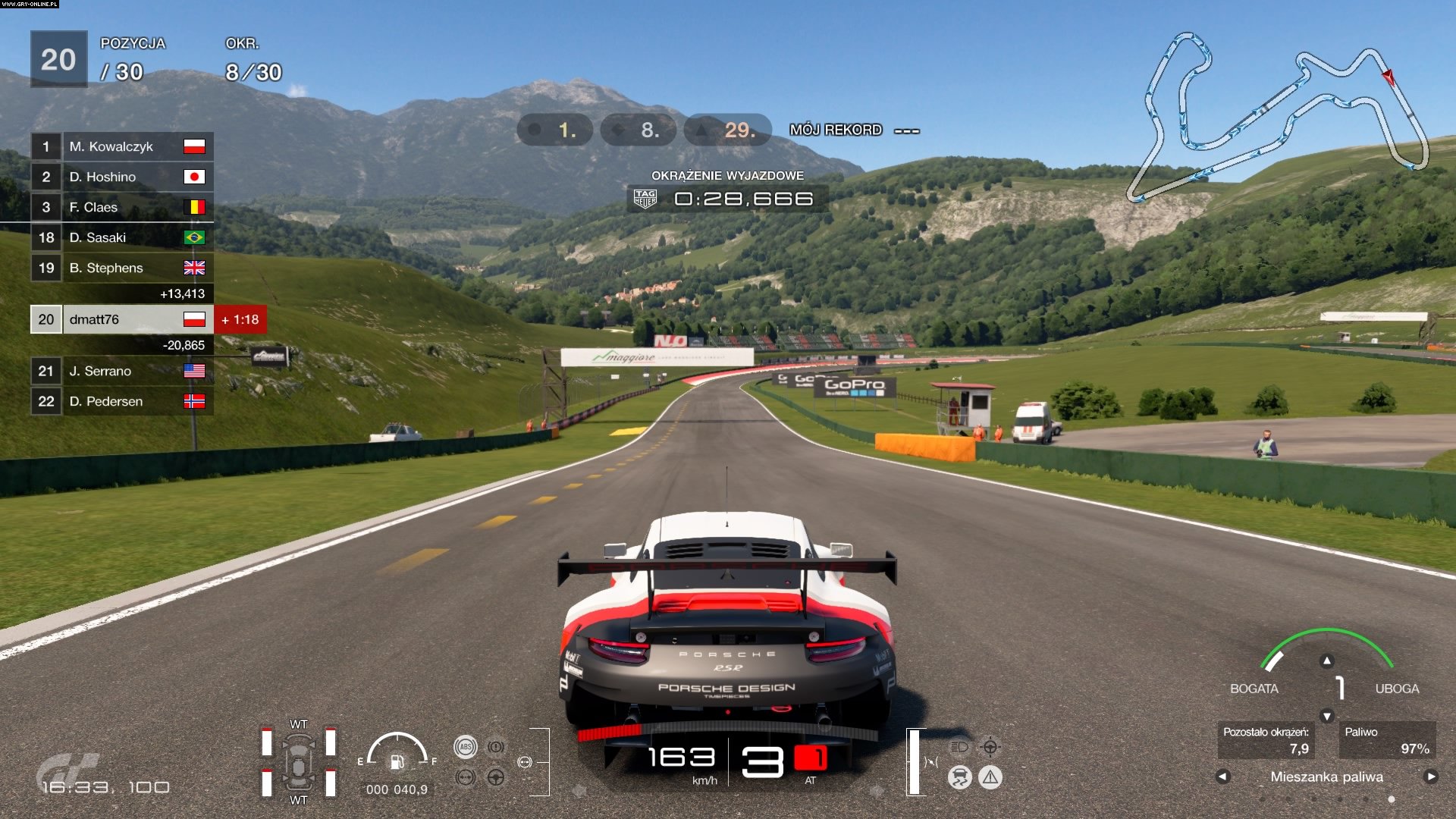Select D. Pedersen in the leaderboard
The height and width of the screenshot is (819, 1456).
pyautogui.click(x=121, y=401)
